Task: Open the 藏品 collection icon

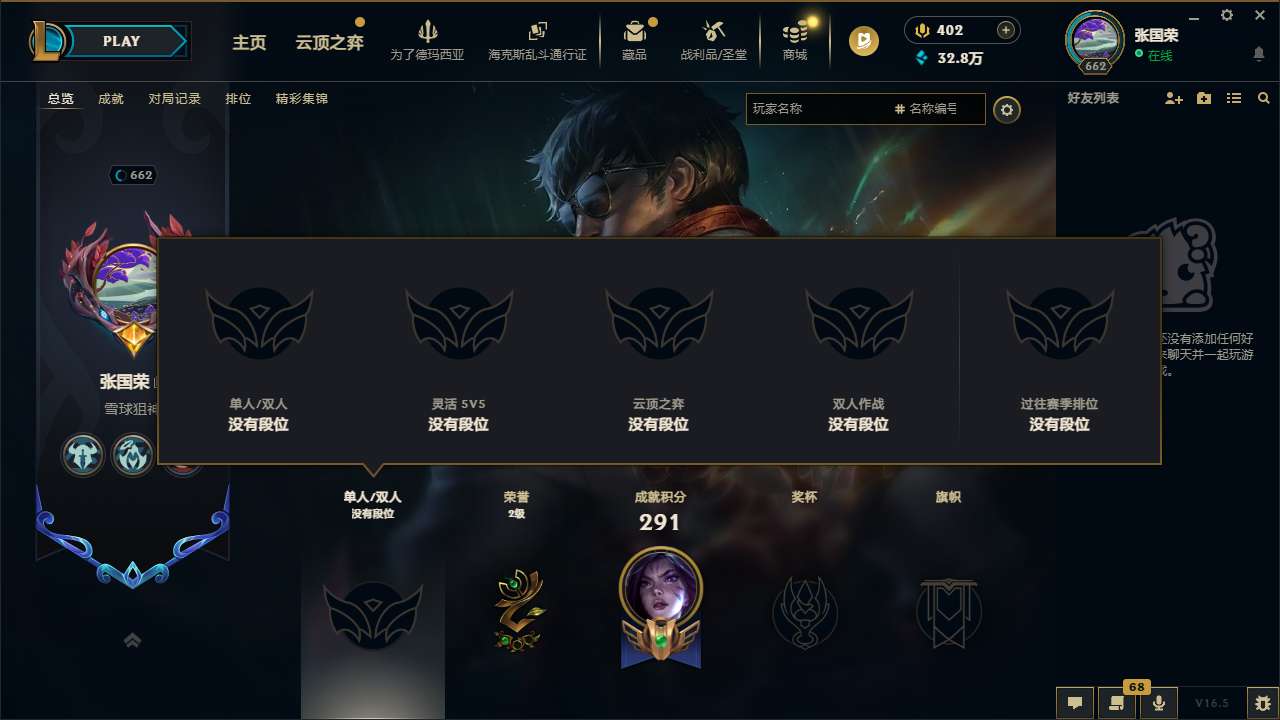Action: (636, 33)
